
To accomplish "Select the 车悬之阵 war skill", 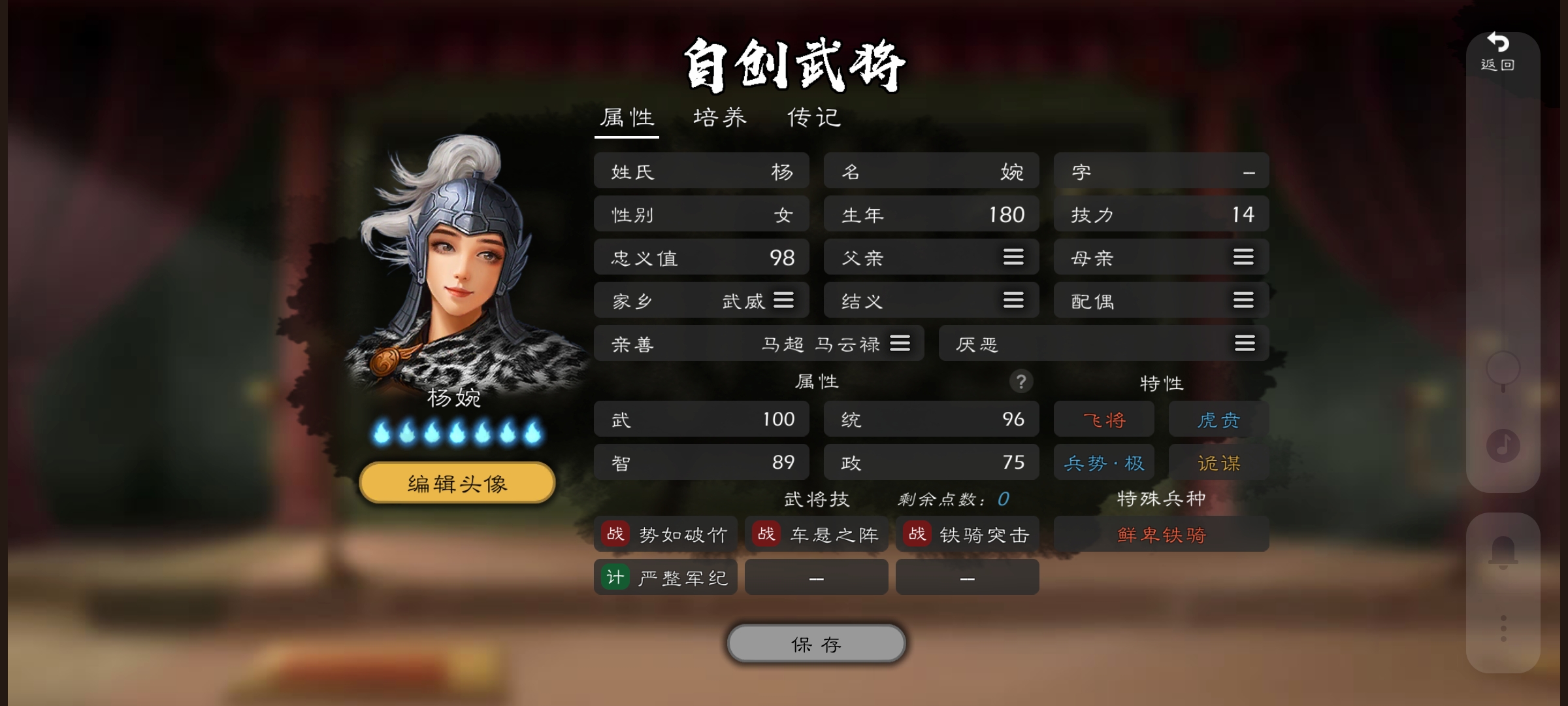I will (816, 534).
